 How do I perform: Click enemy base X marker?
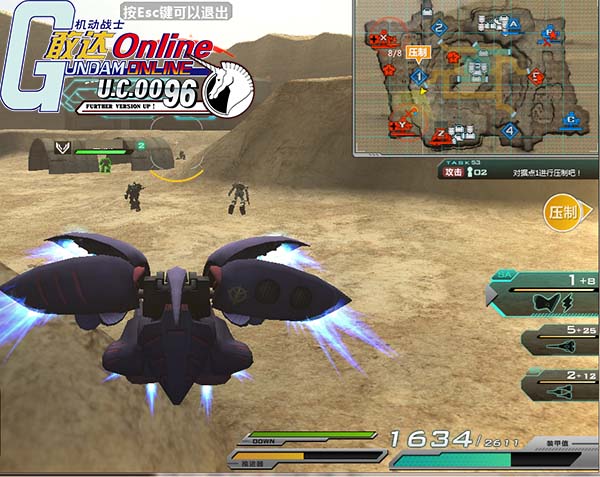pos(385,38)
